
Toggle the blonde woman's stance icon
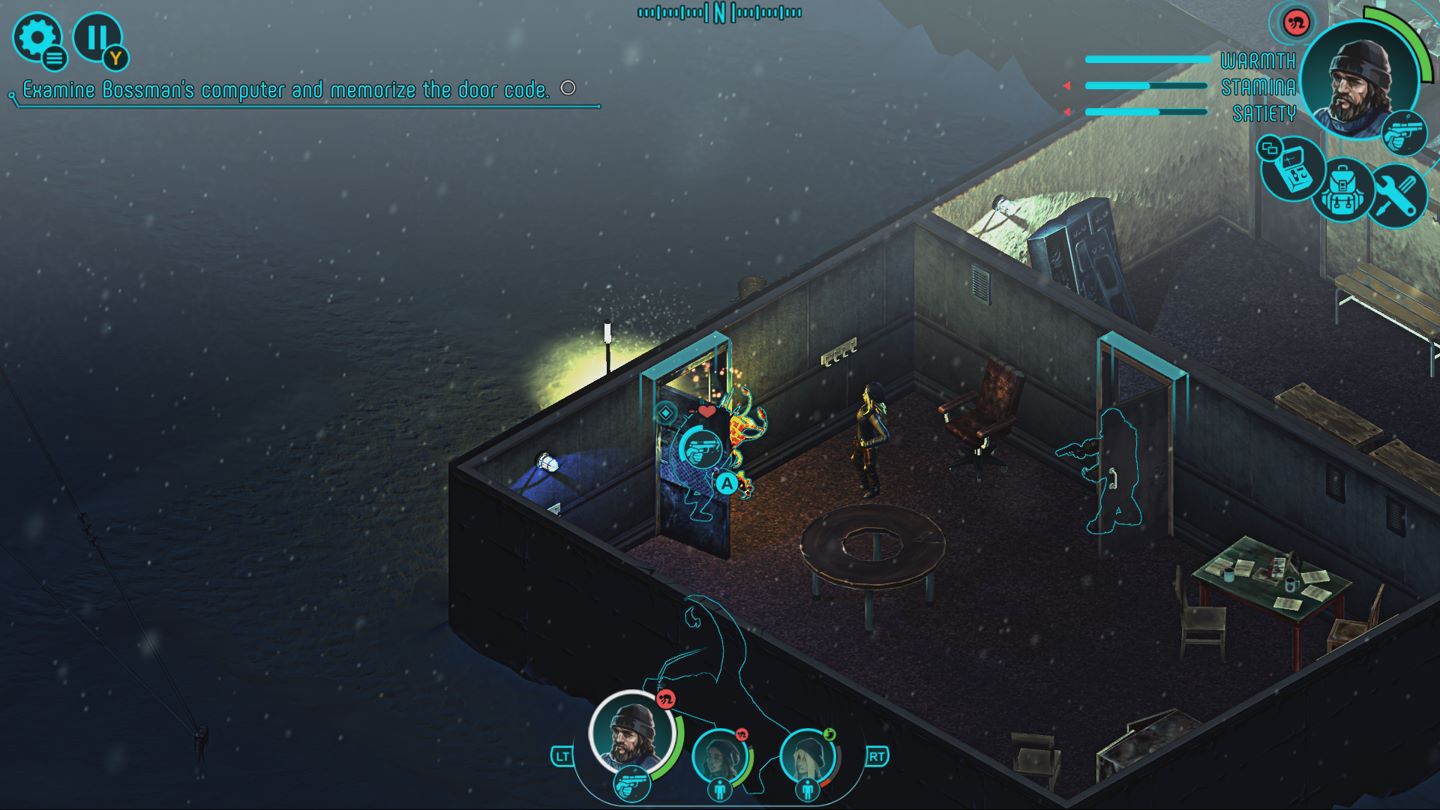808,789
